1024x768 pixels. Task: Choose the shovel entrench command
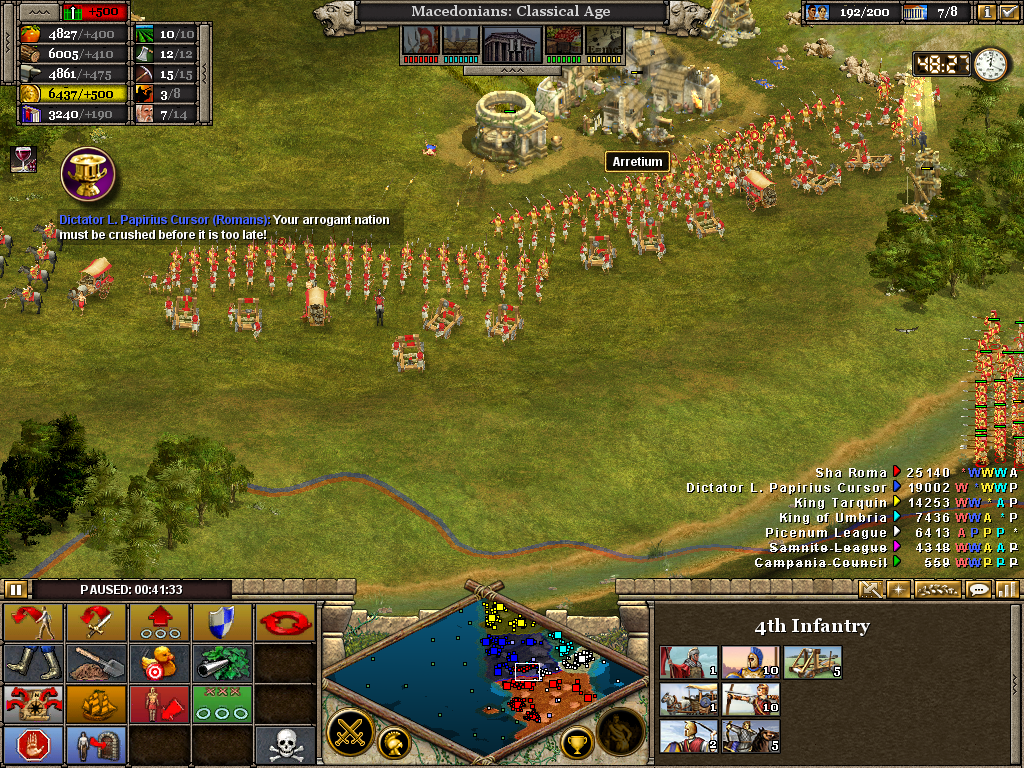point(97,662)
